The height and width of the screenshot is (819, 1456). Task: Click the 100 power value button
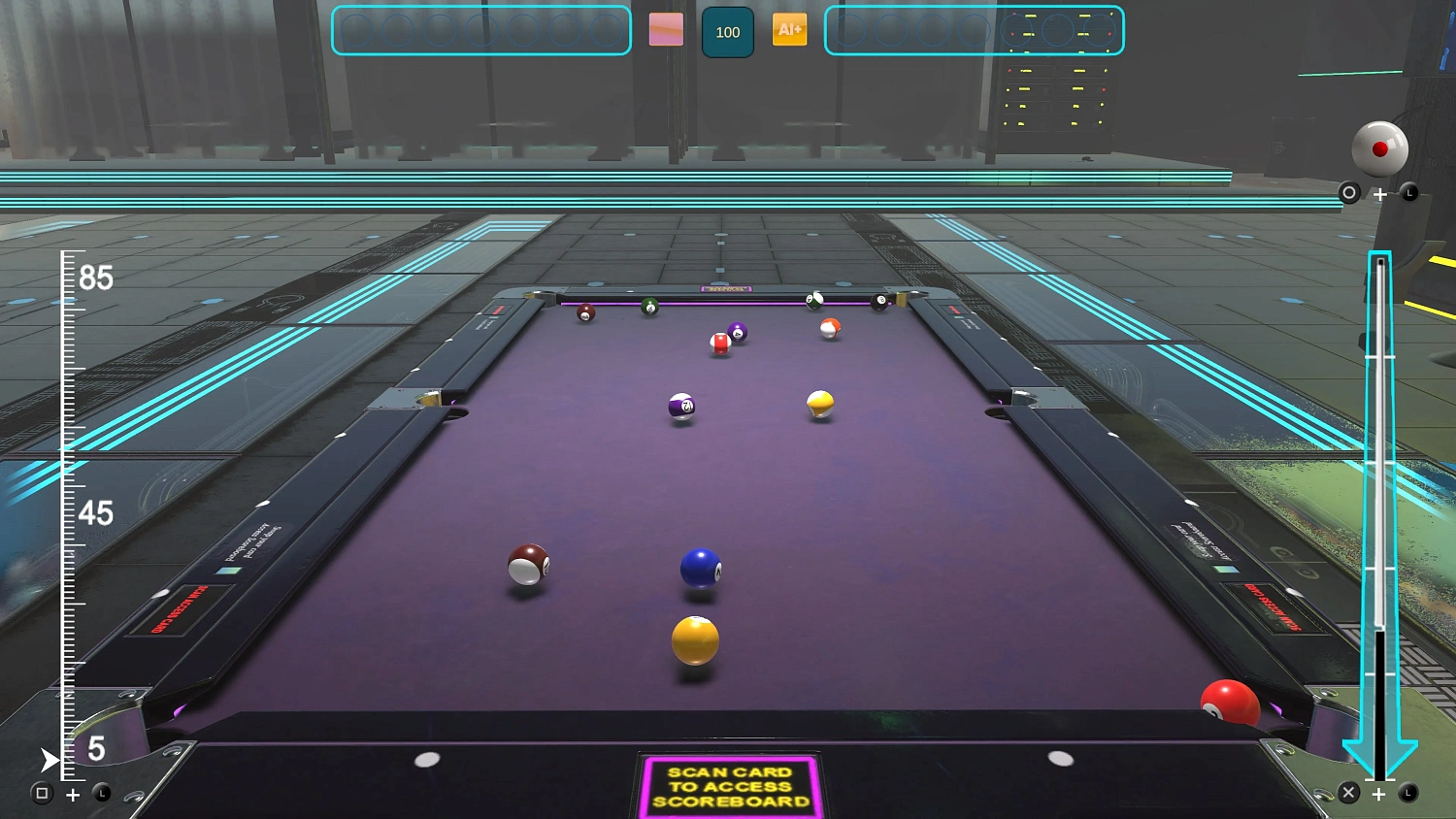[x=727, y=30]
